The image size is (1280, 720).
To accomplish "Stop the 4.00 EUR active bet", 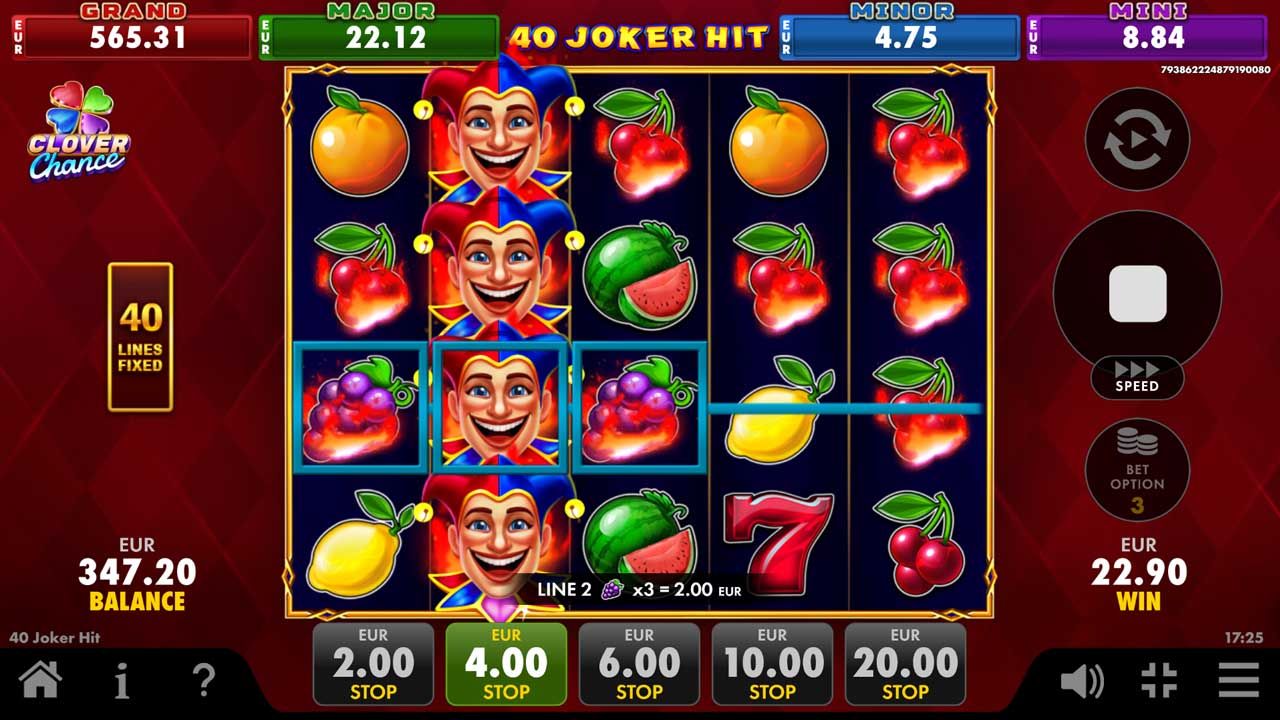I will 506,662.
